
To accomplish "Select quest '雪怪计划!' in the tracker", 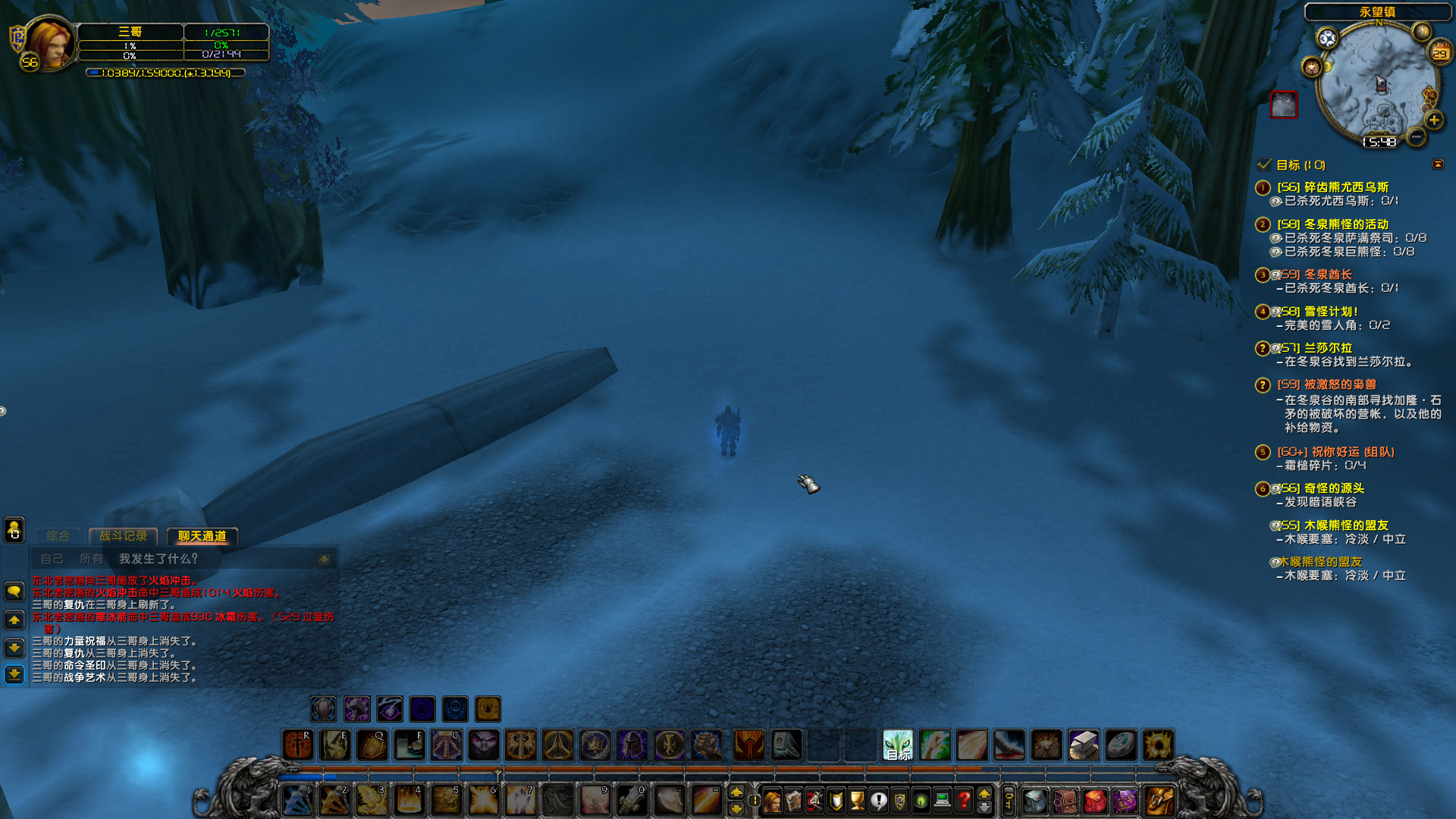I will 1329,311.
